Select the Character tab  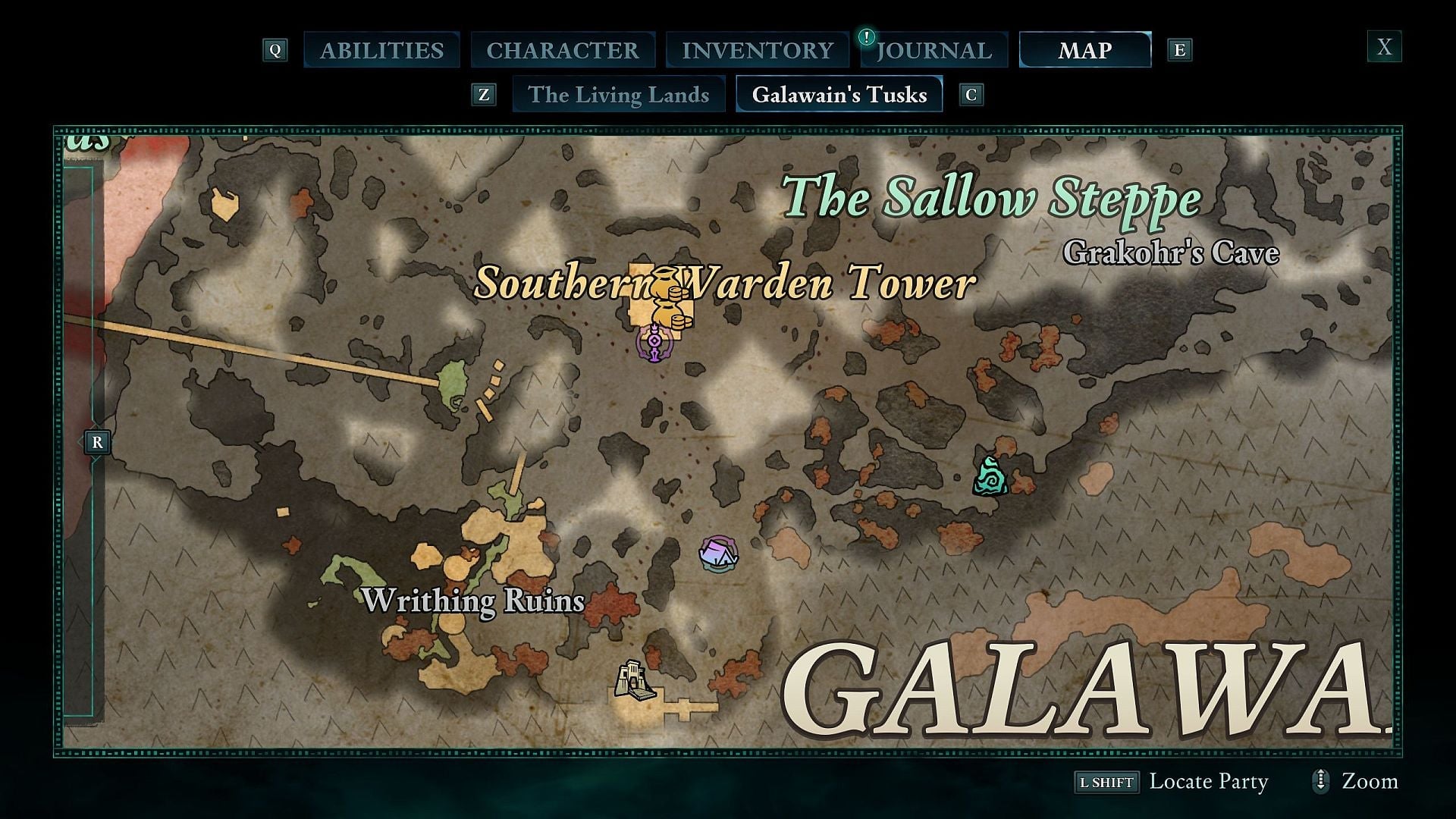click(563, 50)
